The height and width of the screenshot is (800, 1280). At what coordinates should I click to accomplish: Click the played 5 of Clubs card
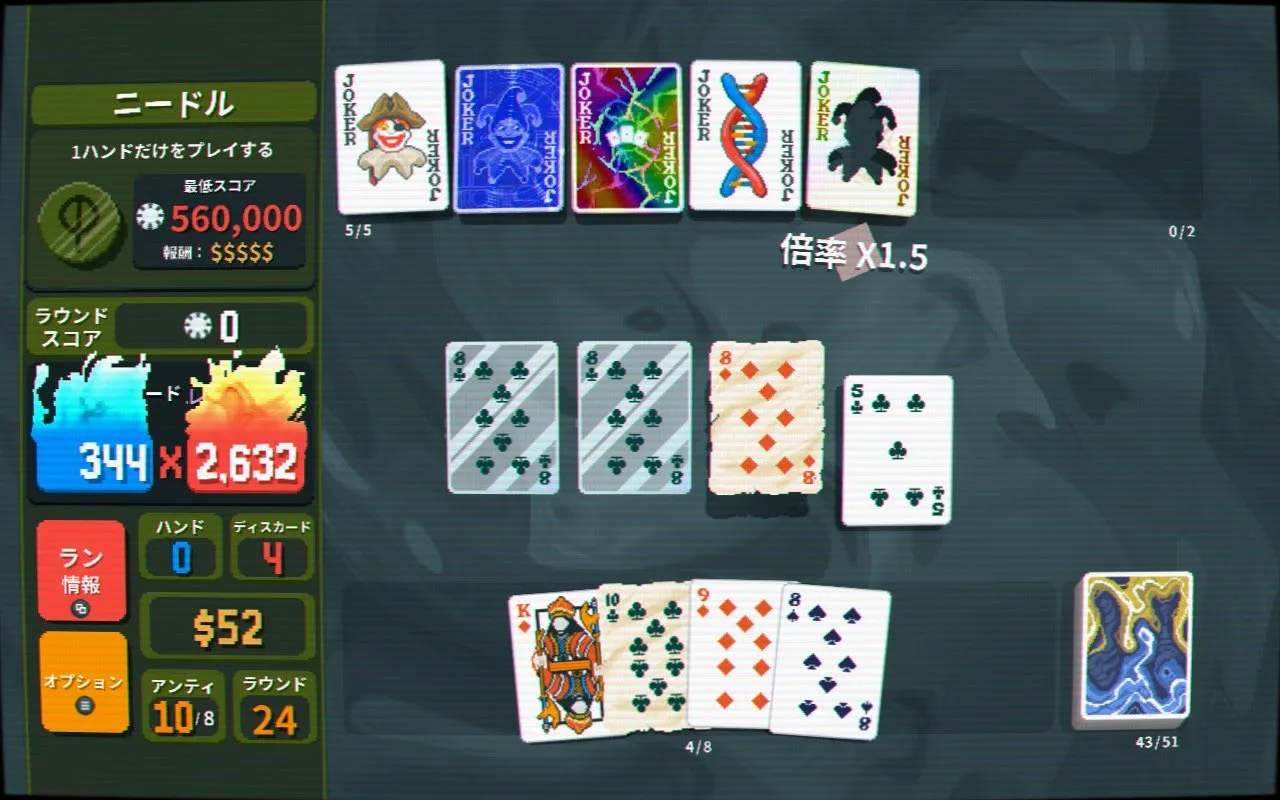(x=897, y=450)
